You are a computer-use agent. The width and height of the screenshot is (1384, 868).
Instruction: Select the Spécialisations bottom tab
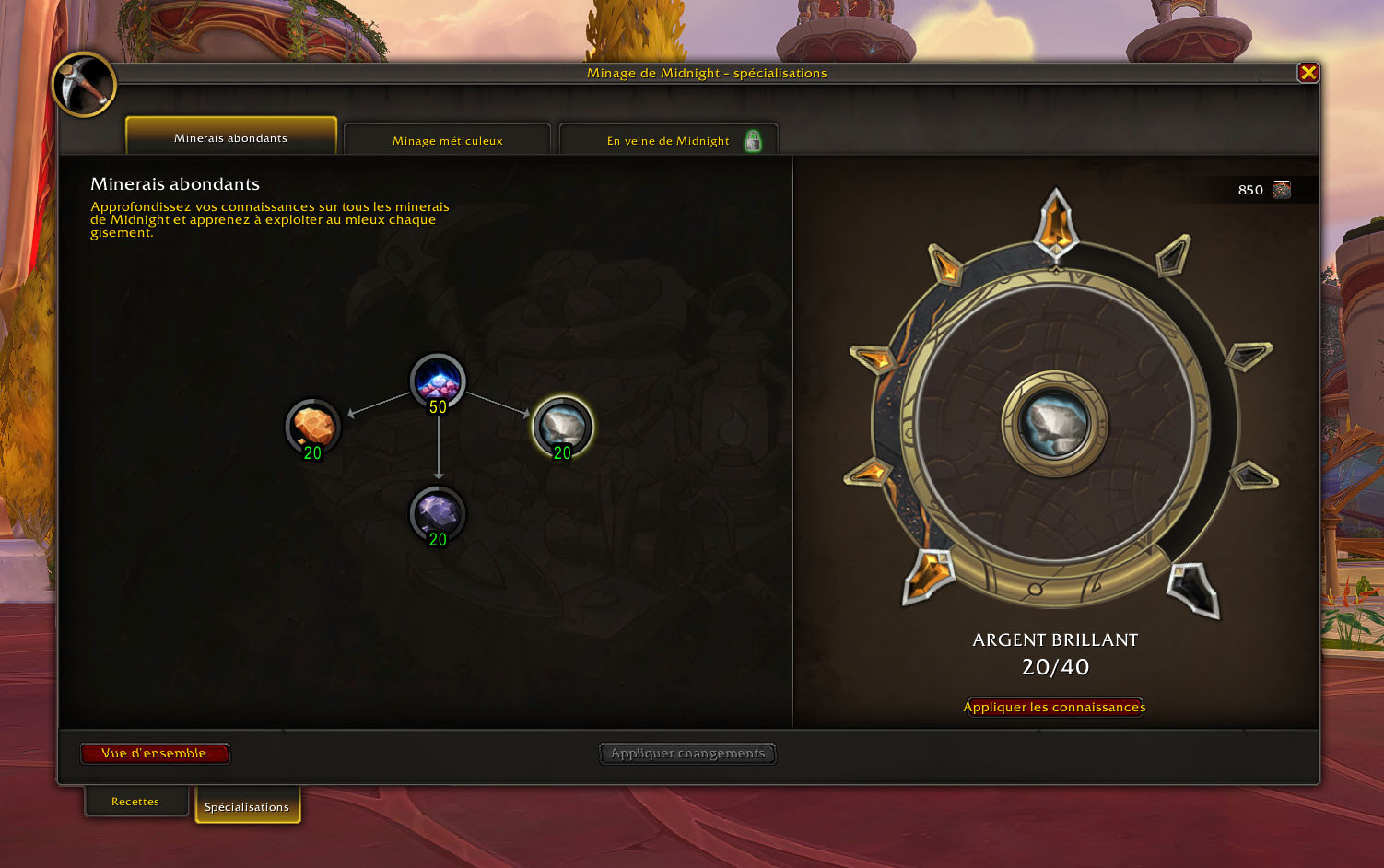[x=247, y=806]
